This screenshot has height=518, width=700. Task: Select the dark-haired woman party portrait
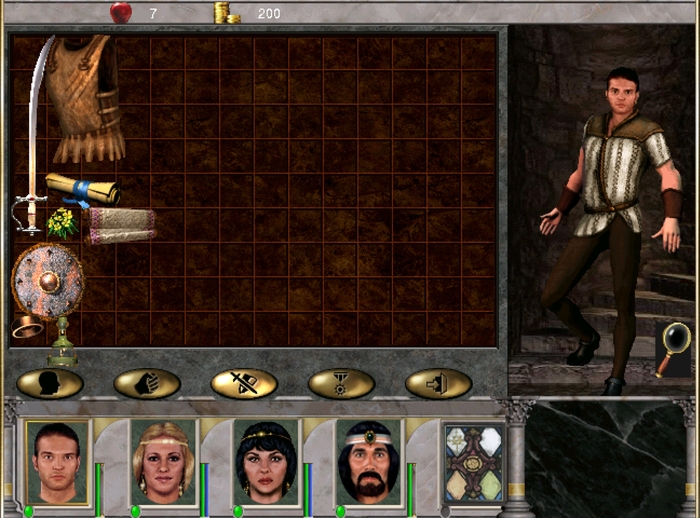click(x=265, y=462)
